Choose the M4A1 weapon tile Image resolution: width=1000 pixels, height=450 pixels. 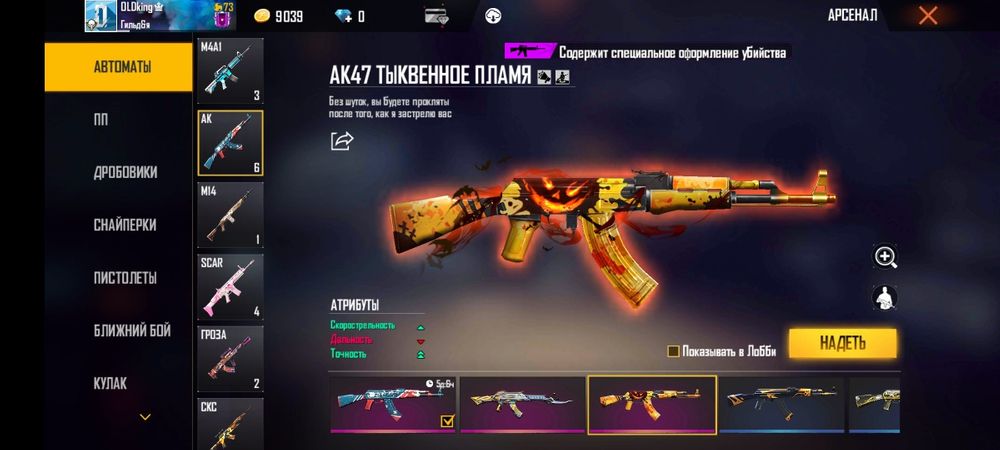230,71
